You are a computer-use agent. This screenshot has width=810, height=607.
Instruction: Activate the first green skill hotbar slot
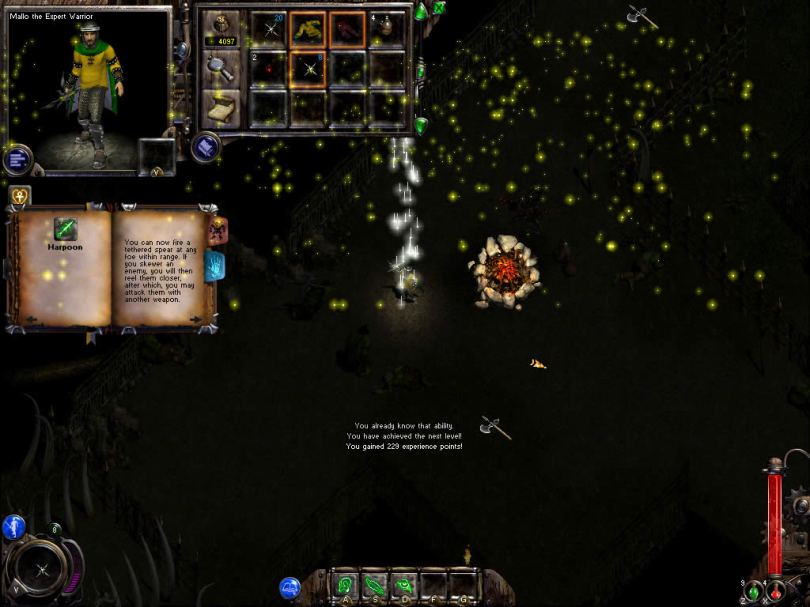(345, 585)
